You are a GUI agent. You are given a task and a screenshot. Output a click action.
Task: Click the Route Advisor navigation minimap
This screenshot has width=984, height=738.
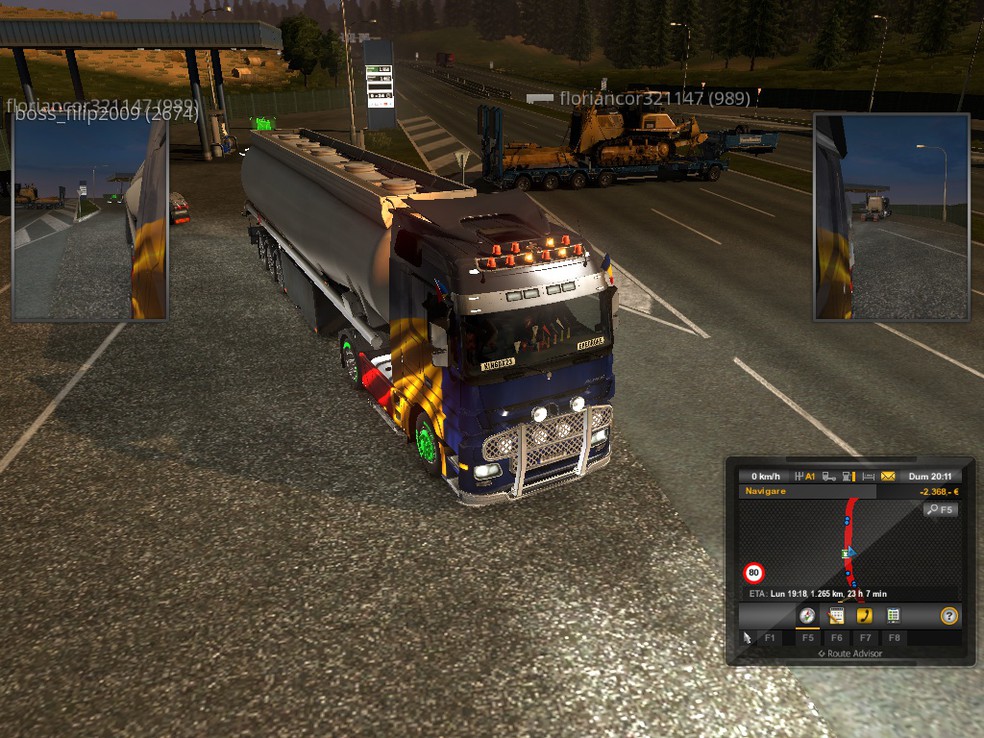point(849,545)
